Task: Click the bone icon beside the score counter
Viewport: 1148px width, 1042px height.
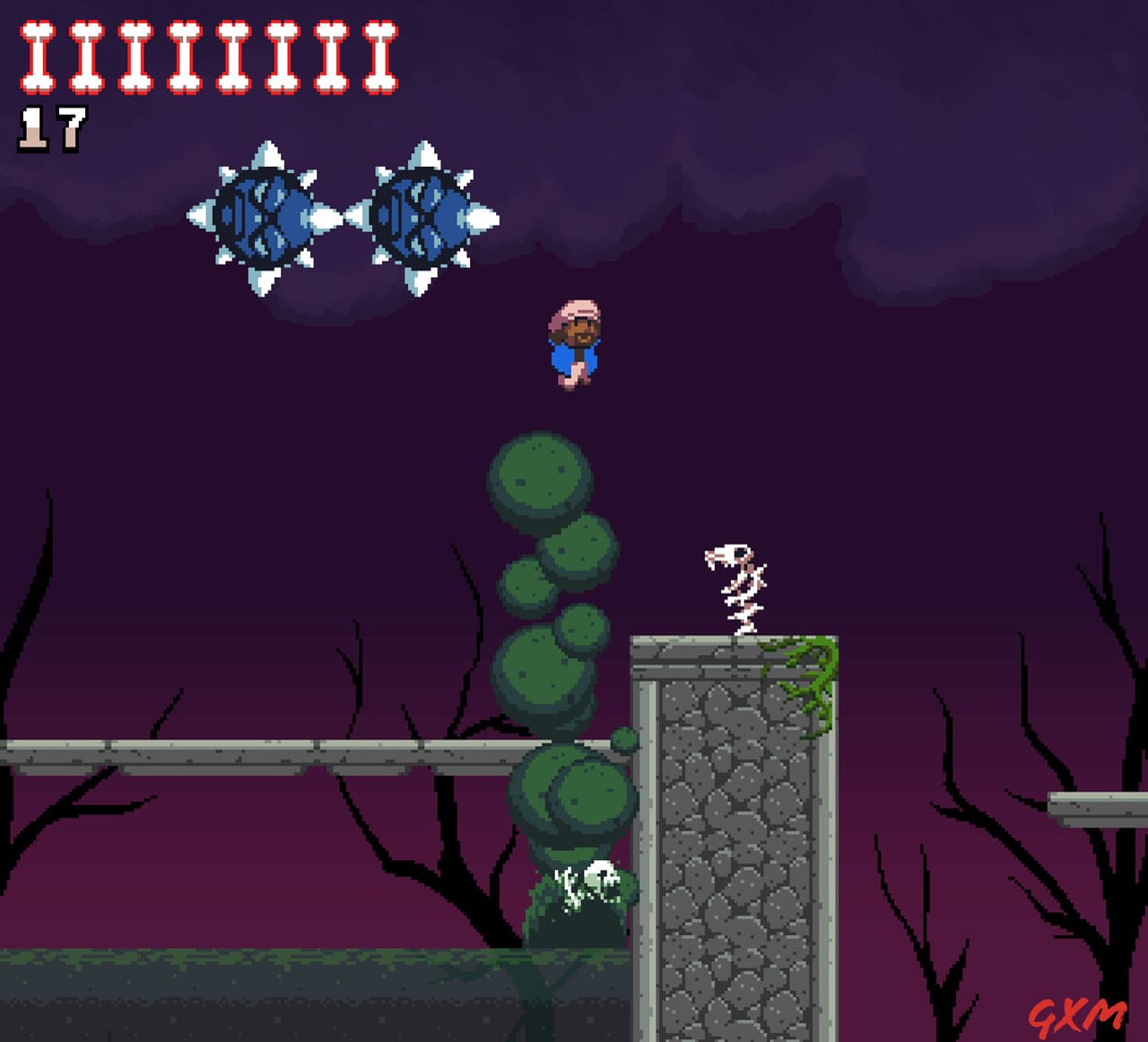Action: coord(38,58)
